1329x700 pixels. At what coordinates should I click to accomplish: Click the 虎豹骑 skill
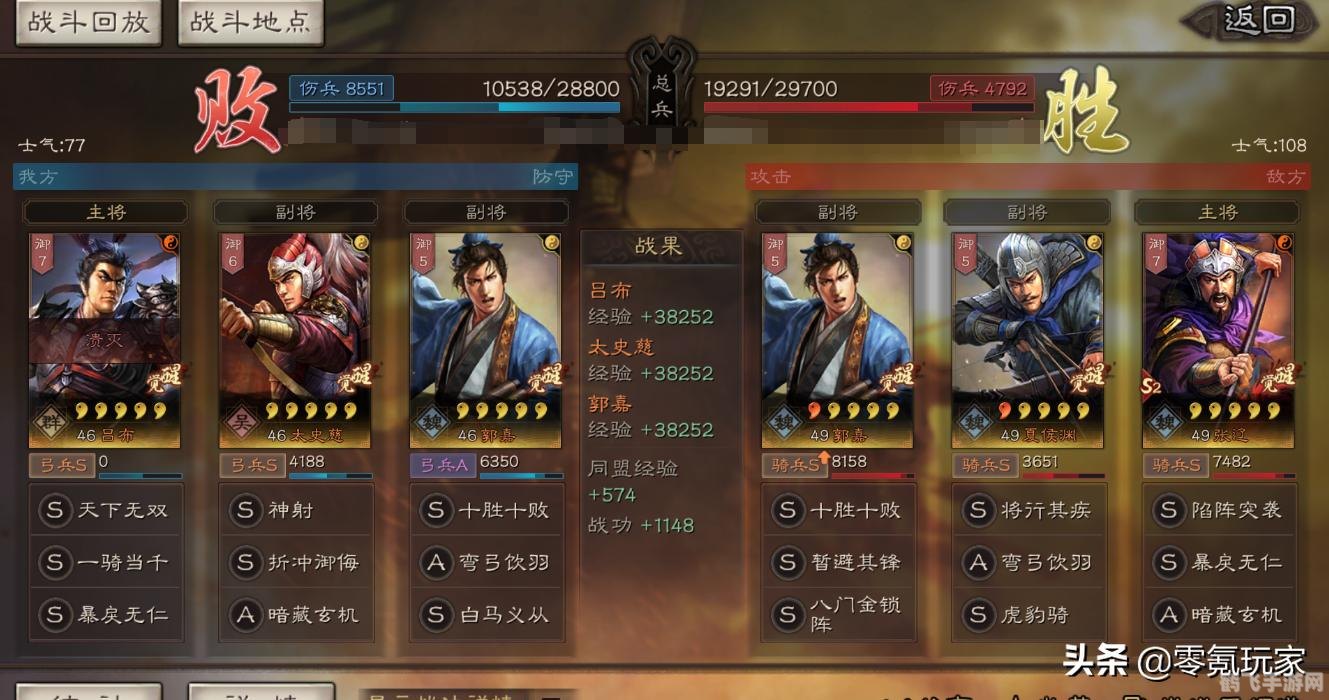click(1027, 614)
